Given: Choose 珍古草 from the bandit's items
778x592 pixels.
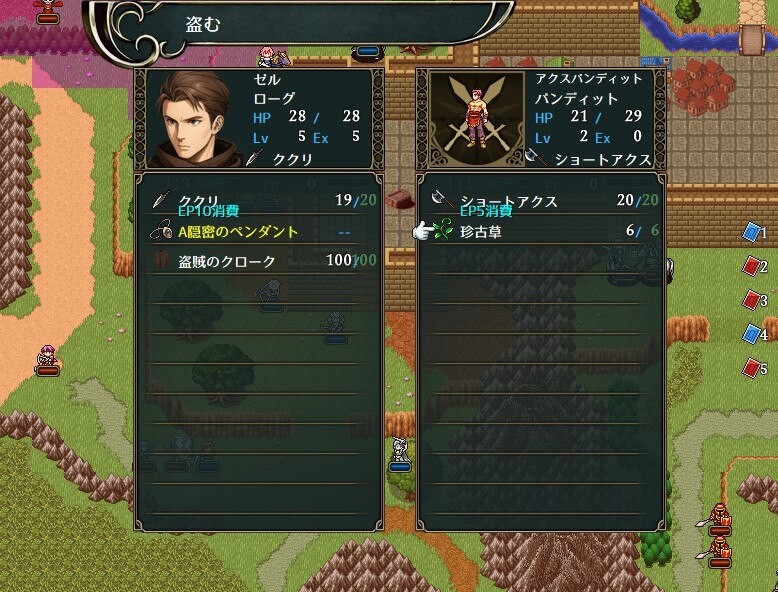Looking at the screenshot, I should point(540,231).
